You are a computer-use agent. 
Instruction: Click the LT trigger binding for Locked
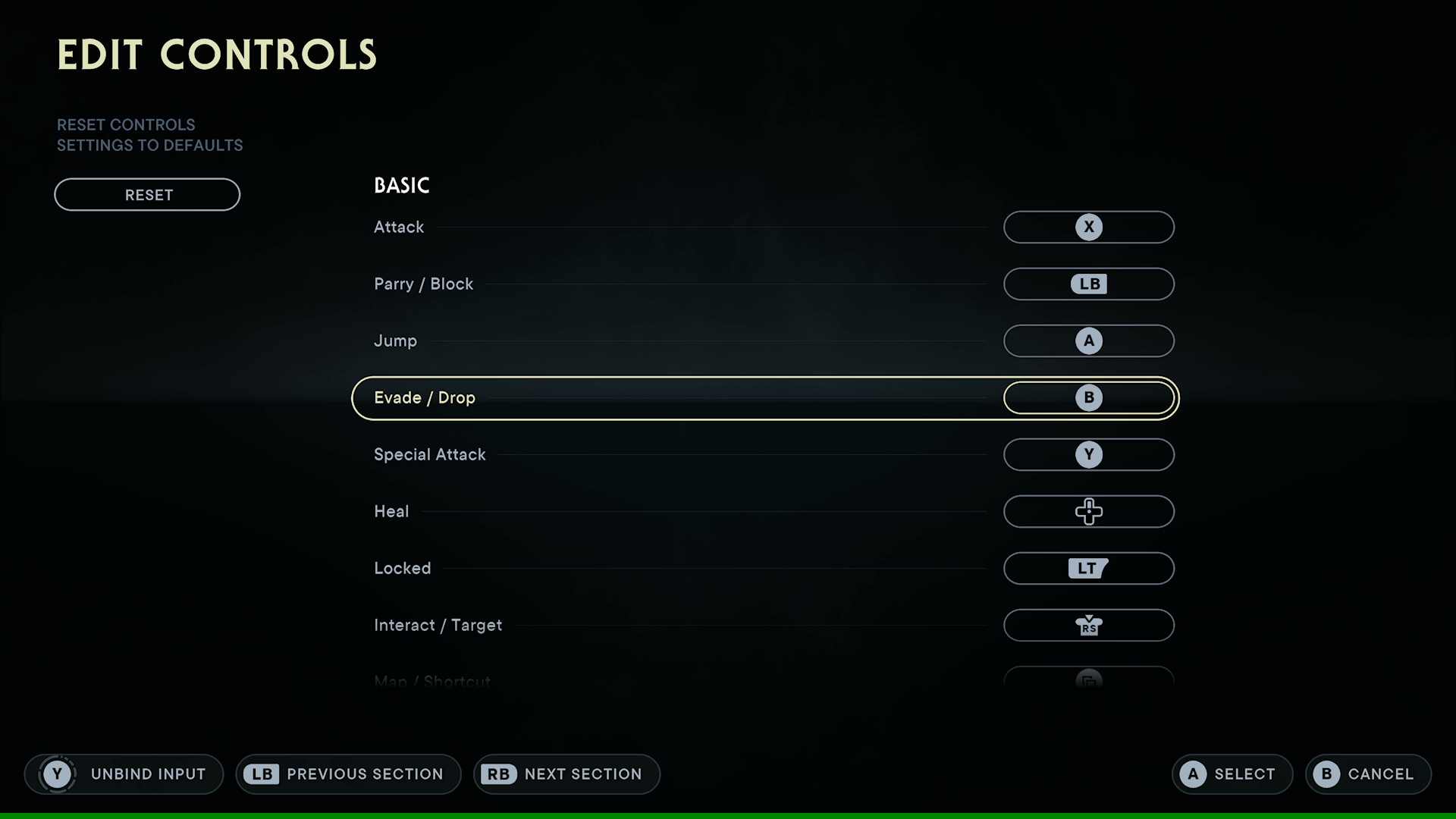pos(1089,568)
